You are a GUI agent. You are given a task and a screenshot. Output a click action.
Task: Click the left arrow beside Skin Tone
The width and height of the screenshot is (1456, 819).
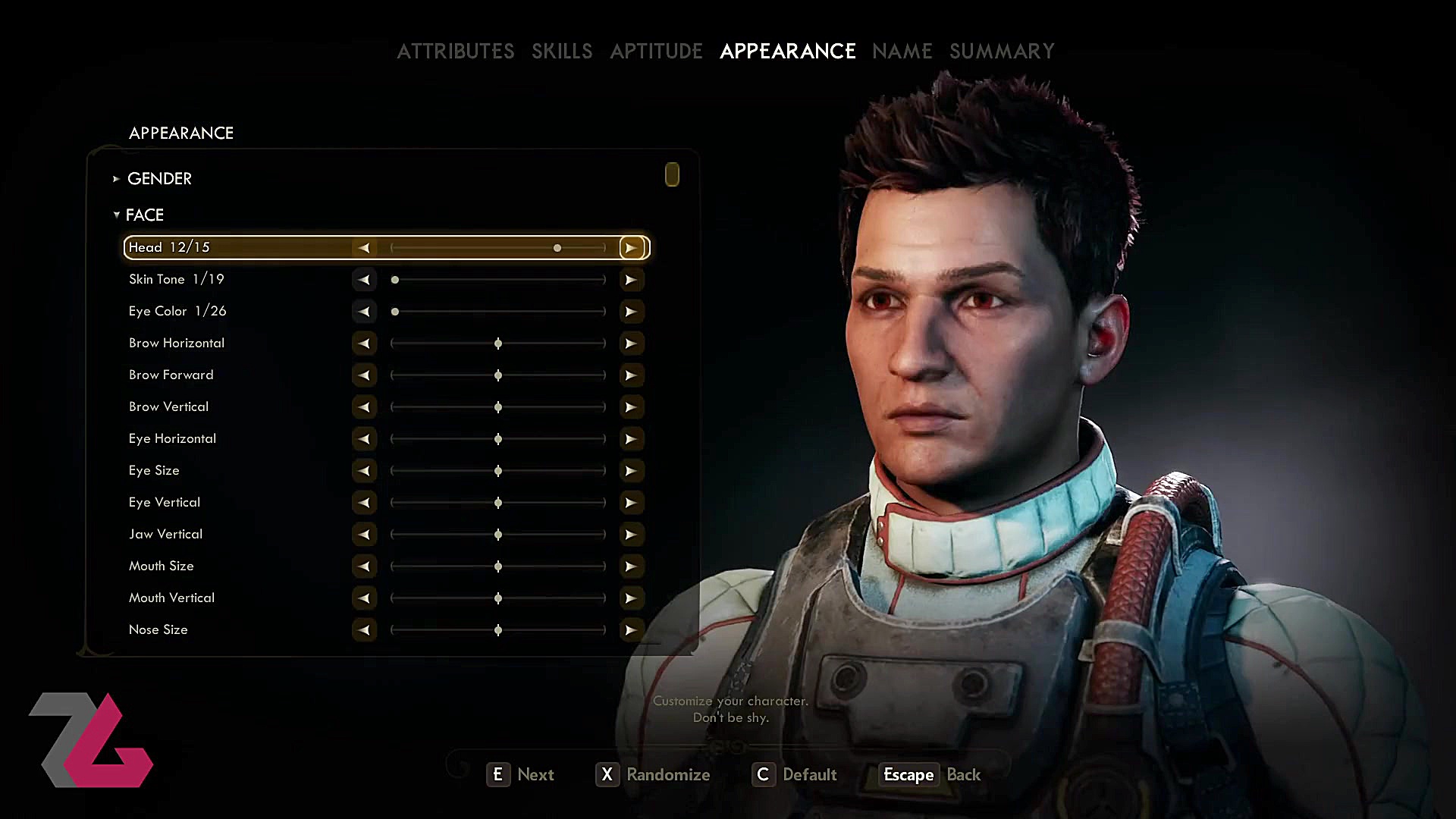tap(364, 279)
